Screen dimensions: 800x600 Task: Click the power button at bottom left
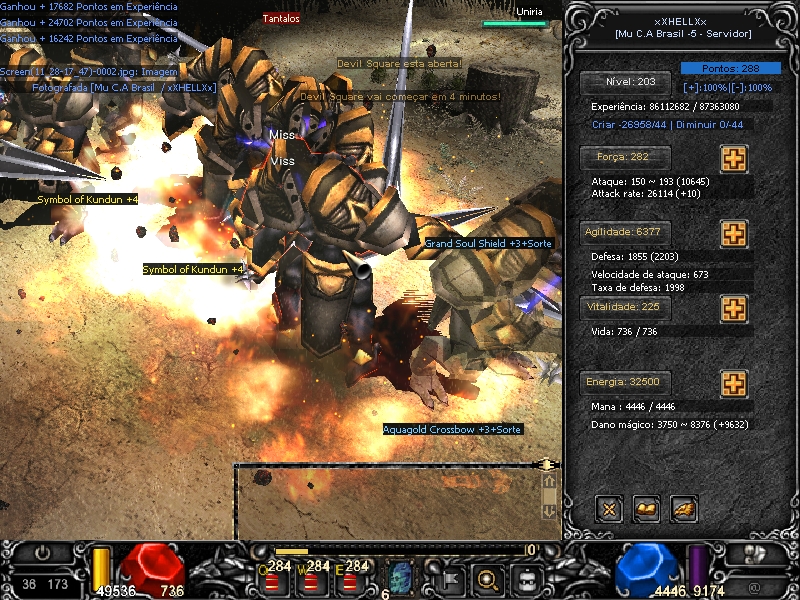(42, 553)
